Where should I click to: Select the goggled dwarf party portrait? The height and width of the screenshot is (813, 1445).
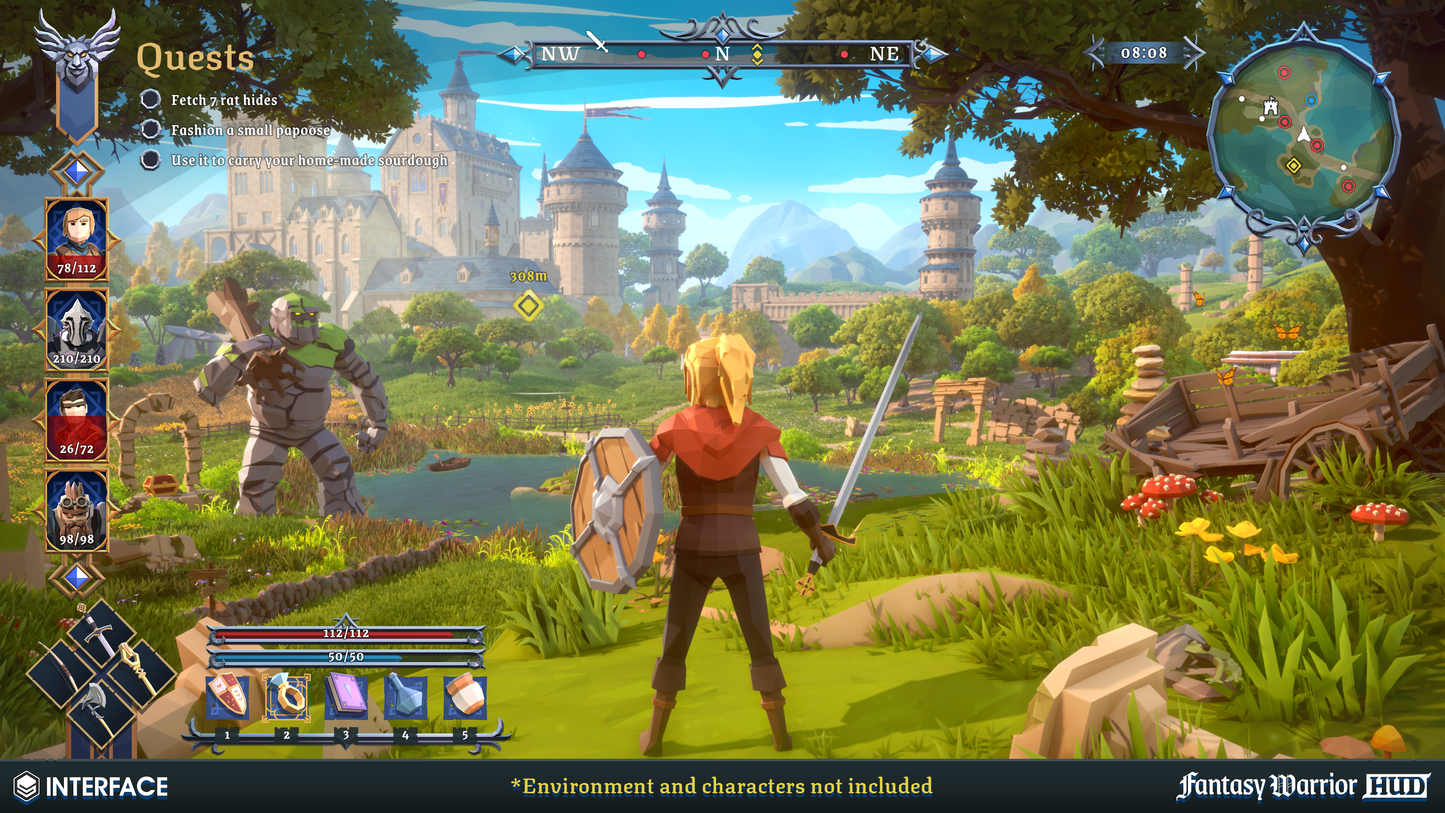pyautogui.click(x=77, y=510)
